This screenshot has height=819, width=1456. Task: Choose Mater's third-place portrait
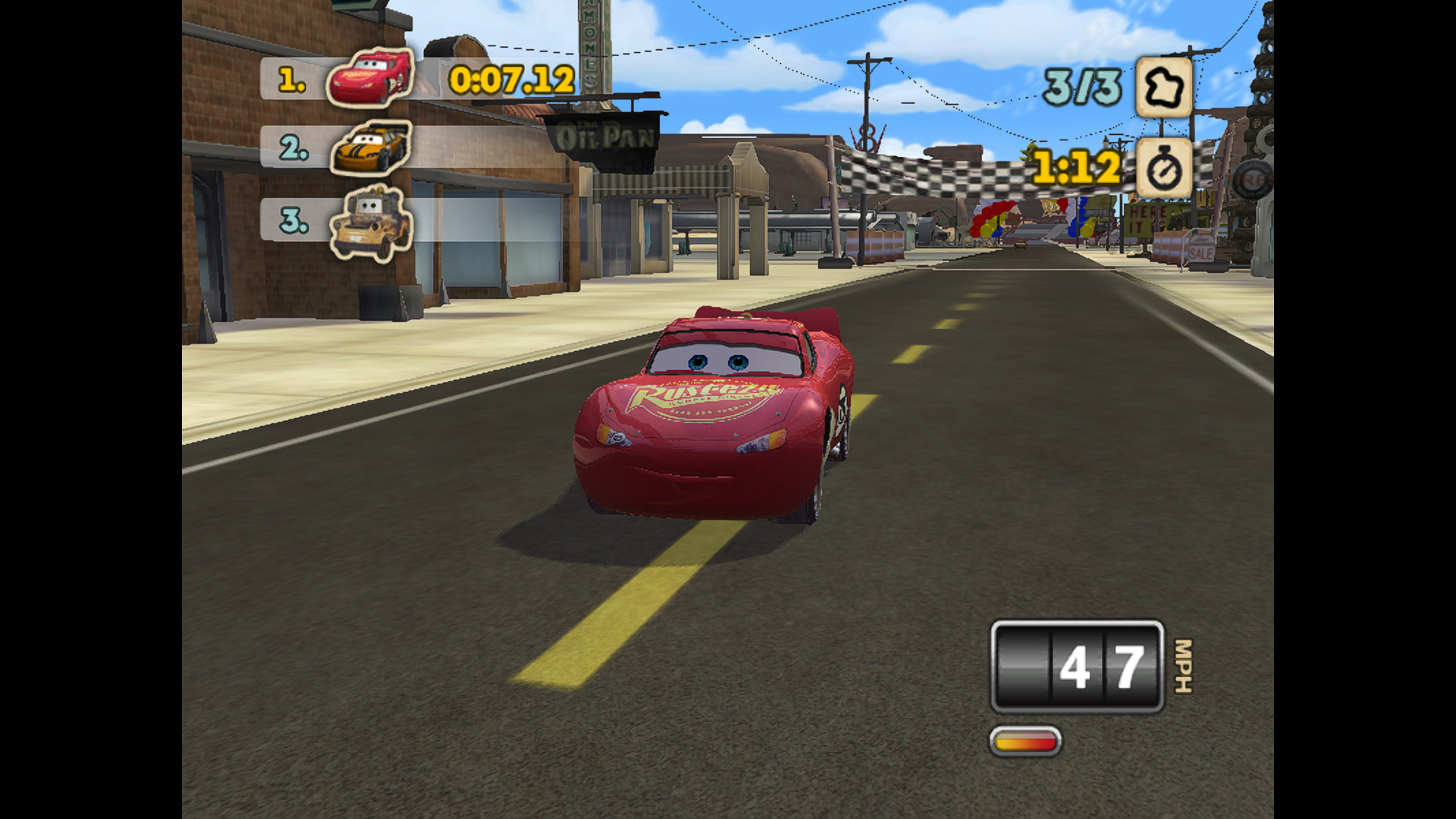click(371, 223)
